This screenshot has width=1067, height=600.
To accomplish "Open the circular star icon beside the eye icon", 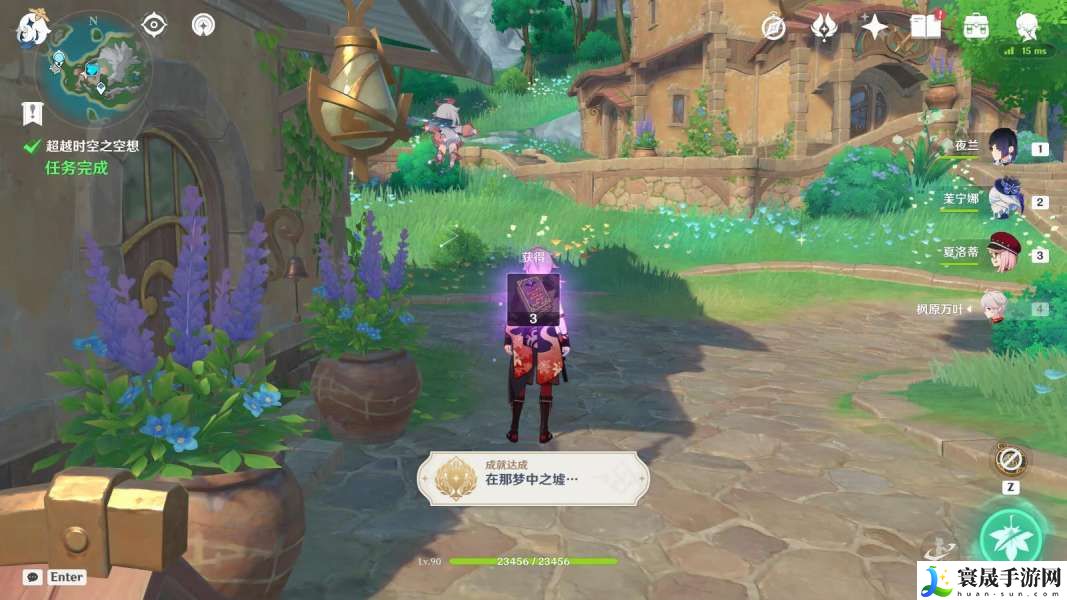I will tap(203, 24).
